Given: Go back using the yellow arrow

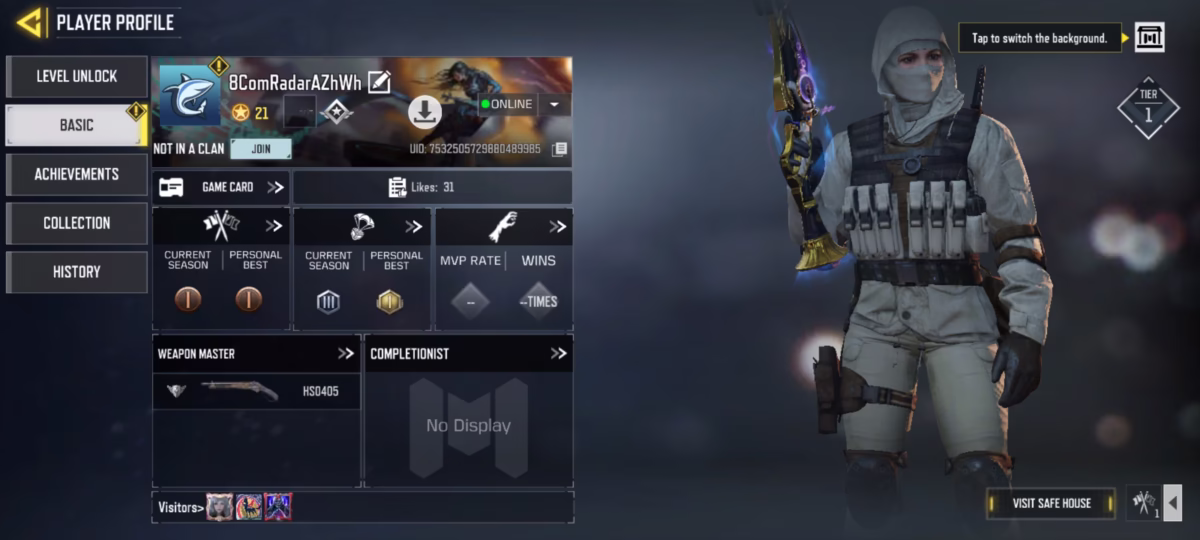Looking at the screenshot, I should click(x=29, y=22).
